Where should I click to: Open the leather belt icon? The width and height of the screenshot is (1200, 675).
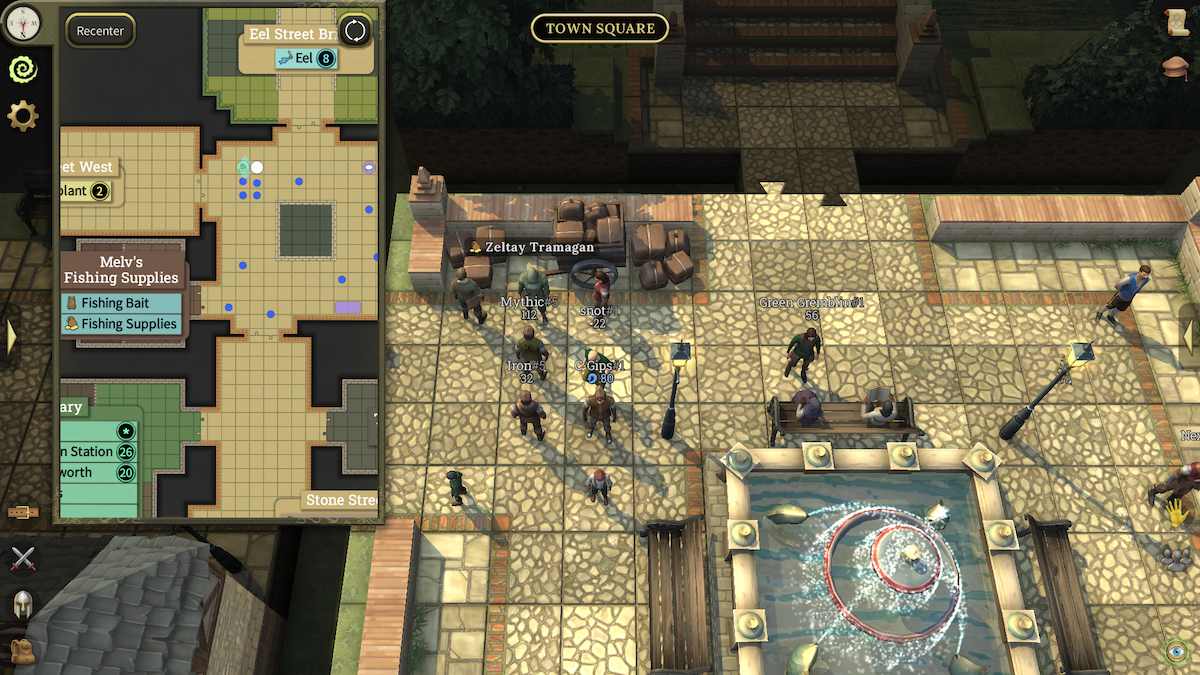click(x=22, y=512)
